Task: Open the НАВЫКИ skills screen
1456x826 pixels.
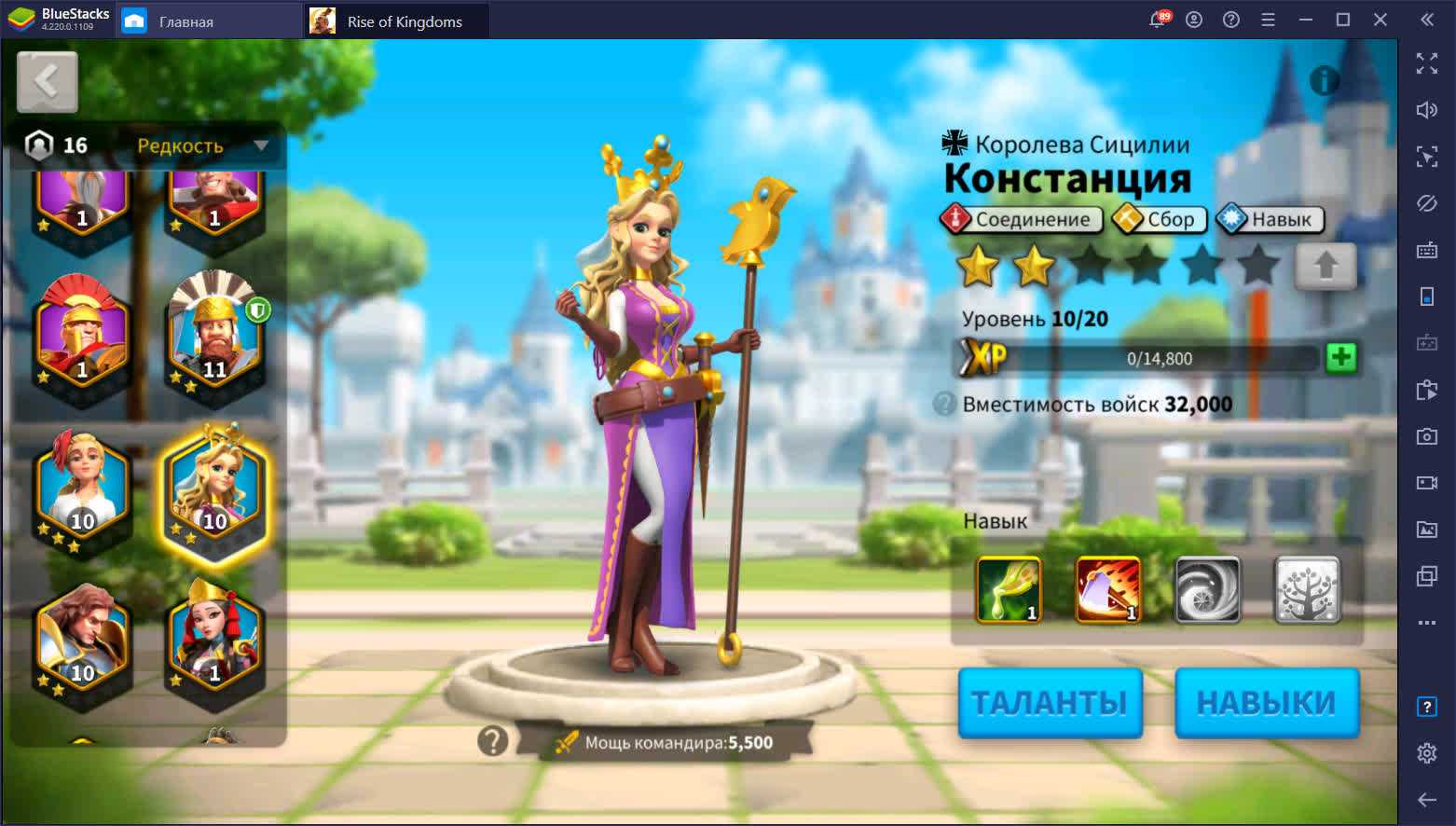Action: coord(1266,703)
